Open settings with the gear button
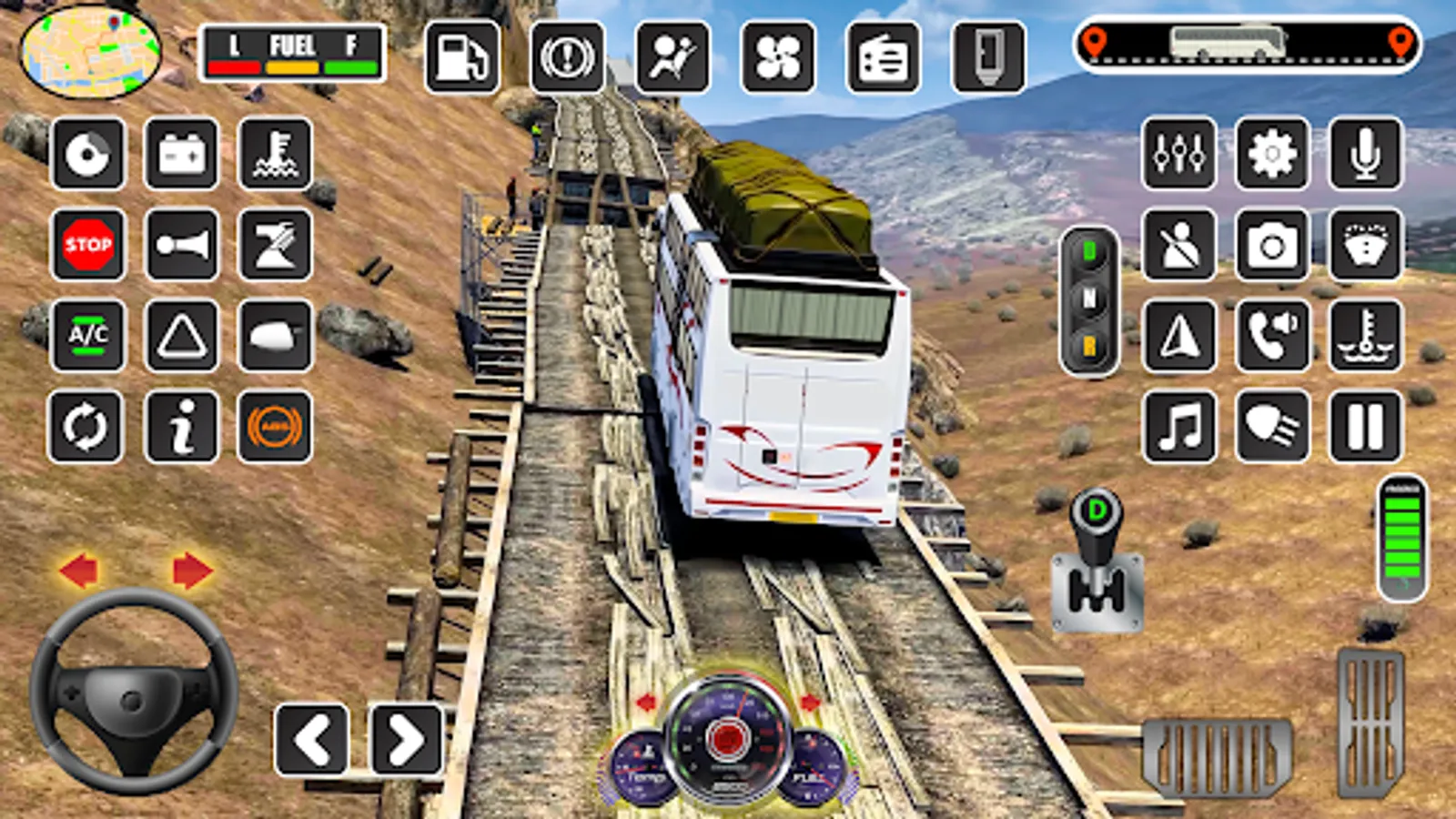The width and height of the screenshot is (1456, 819). [x=1272, y=153]
